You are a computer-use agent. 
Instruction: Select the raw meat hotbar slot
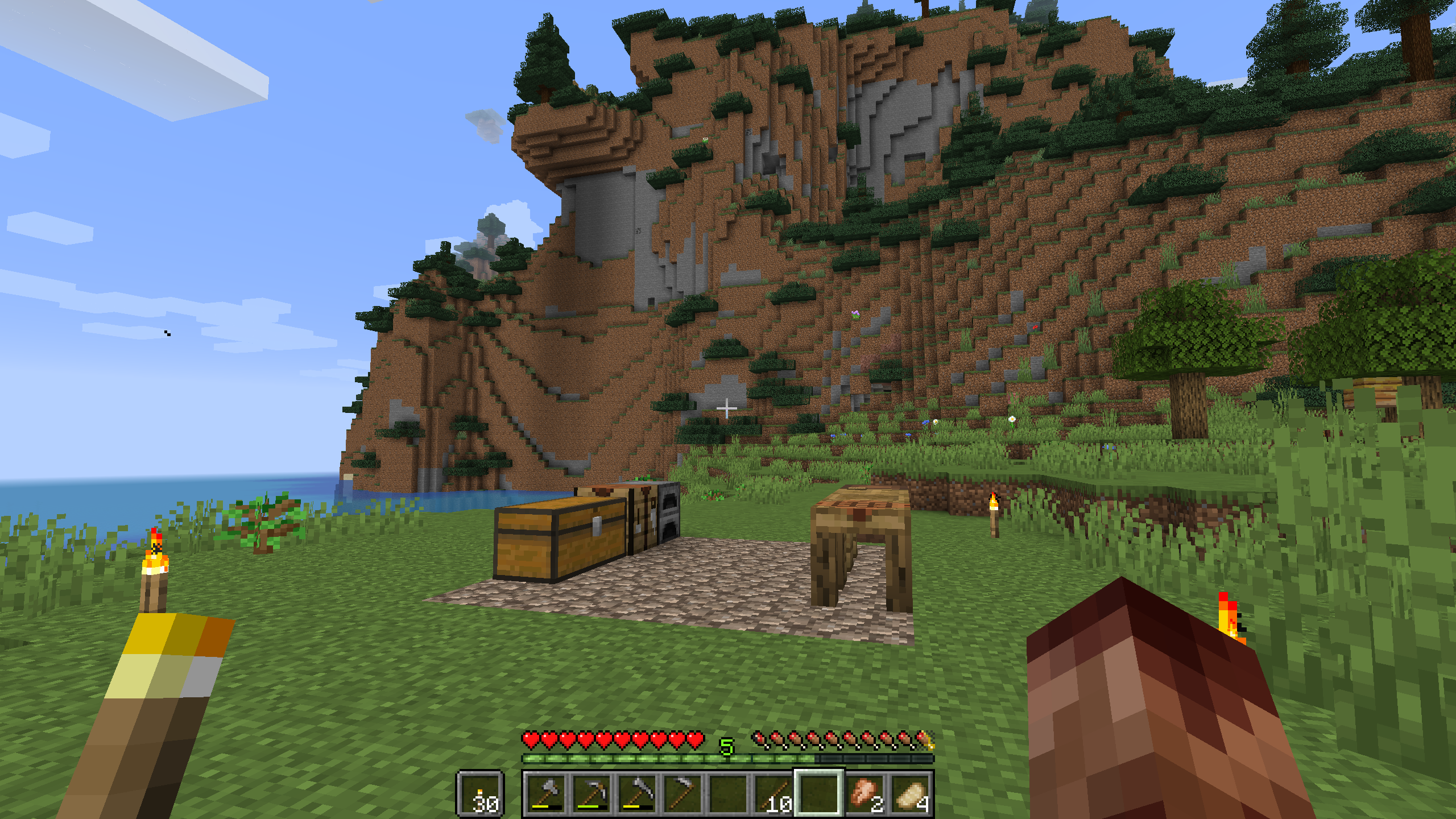[x=865, y=793]
